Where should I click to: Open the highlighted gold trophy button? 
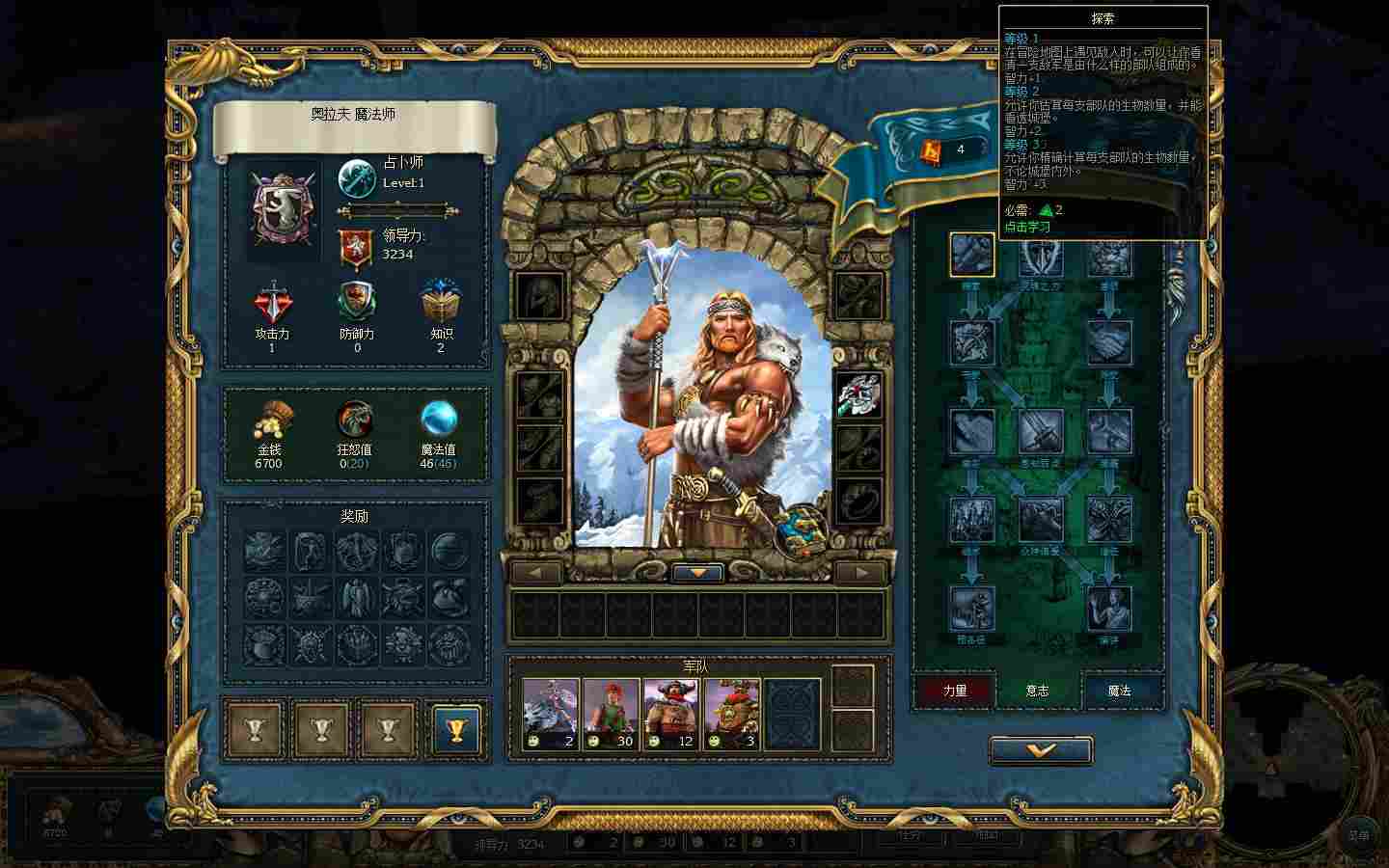coord(456,728)
